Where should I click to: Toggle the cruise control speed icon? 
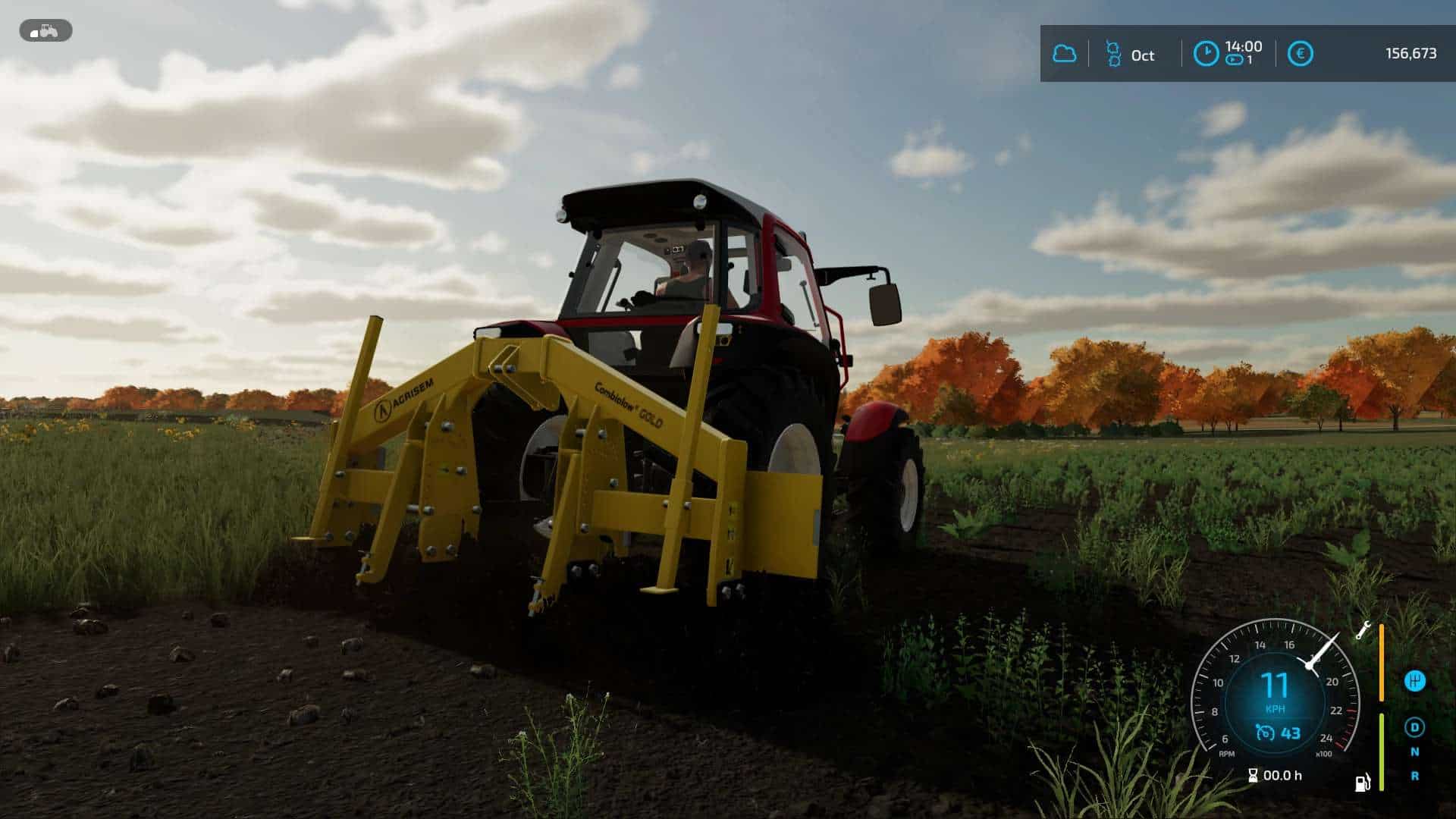(1265, 733)
